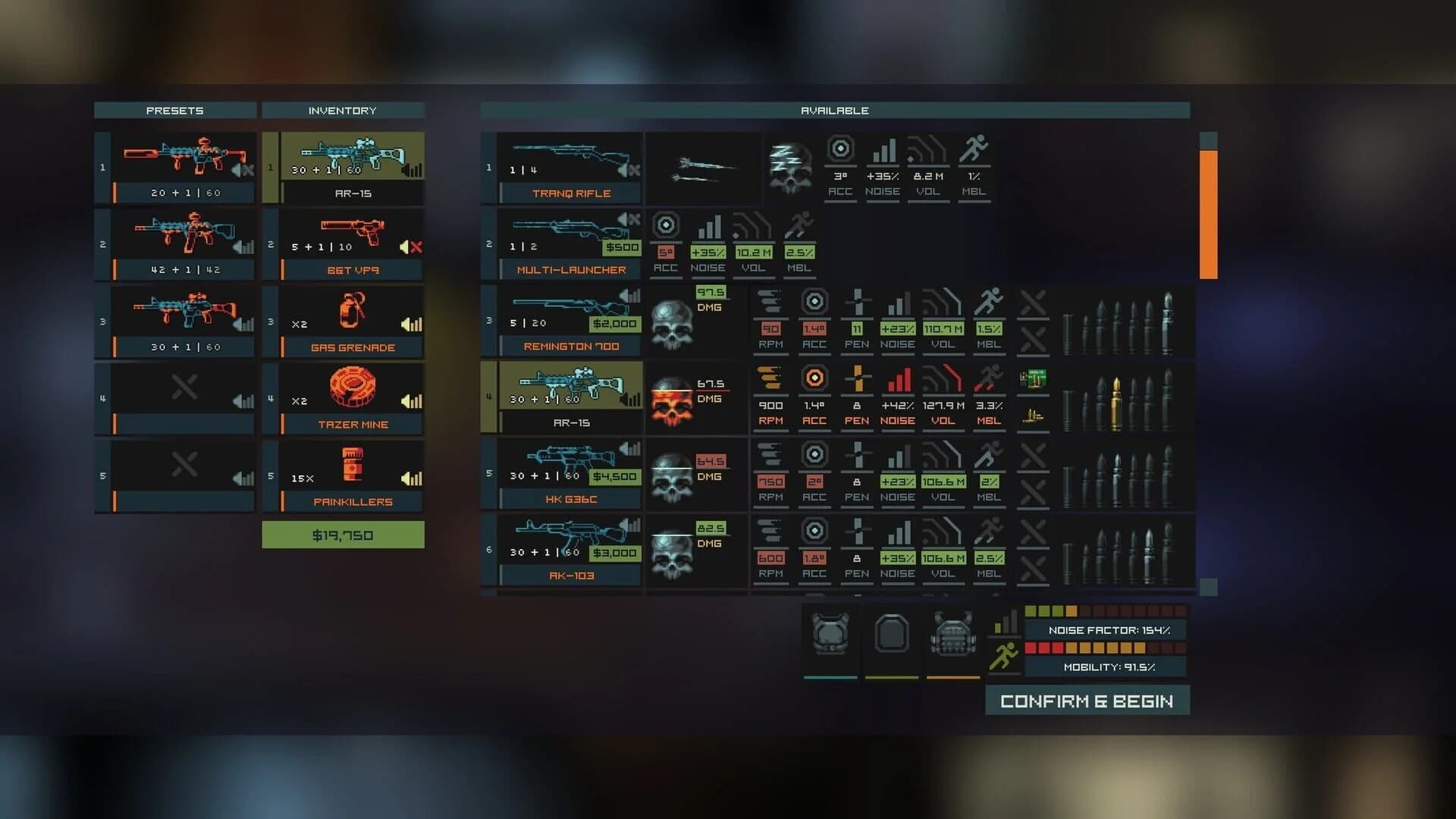Buy the HK G36C for $4,500
This screenshot has height=819, width=1456.
coord(616,477)
